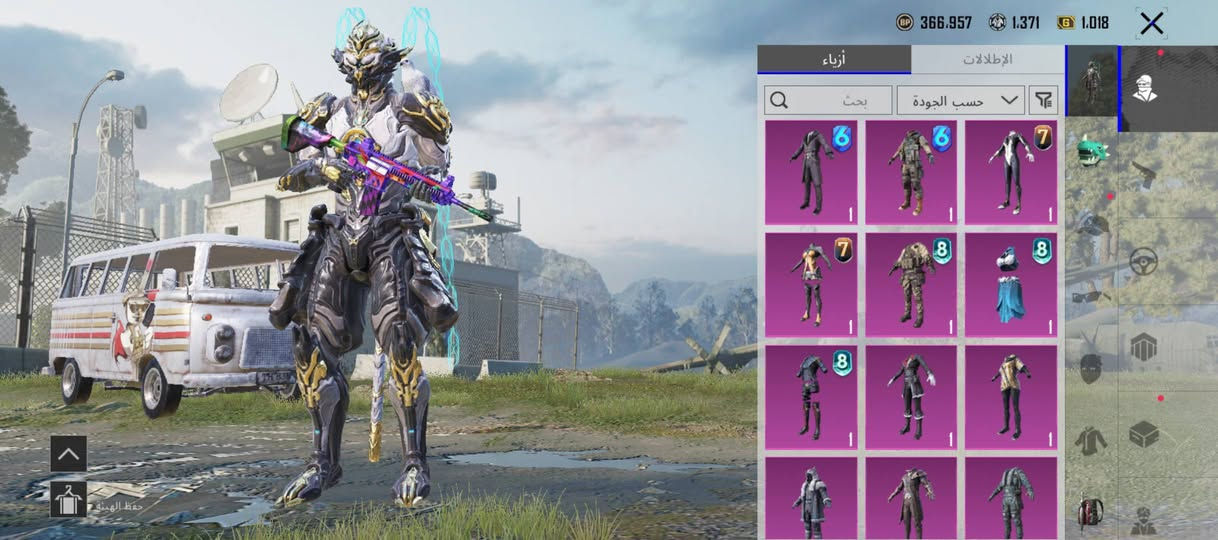Show the green dragon headgear category
Viewport: 1218px width, 540px height.
point(1091,152)
